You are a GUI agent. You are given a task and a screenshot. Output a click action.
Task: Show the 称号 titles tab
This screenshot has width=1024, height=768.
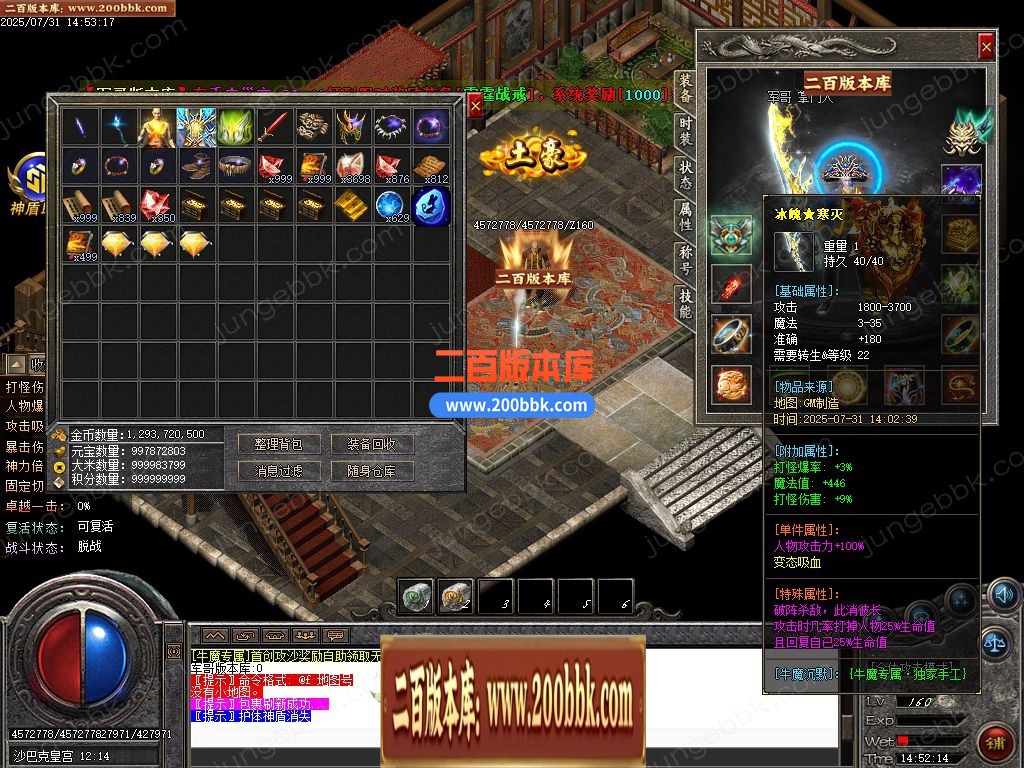(685, 258)
